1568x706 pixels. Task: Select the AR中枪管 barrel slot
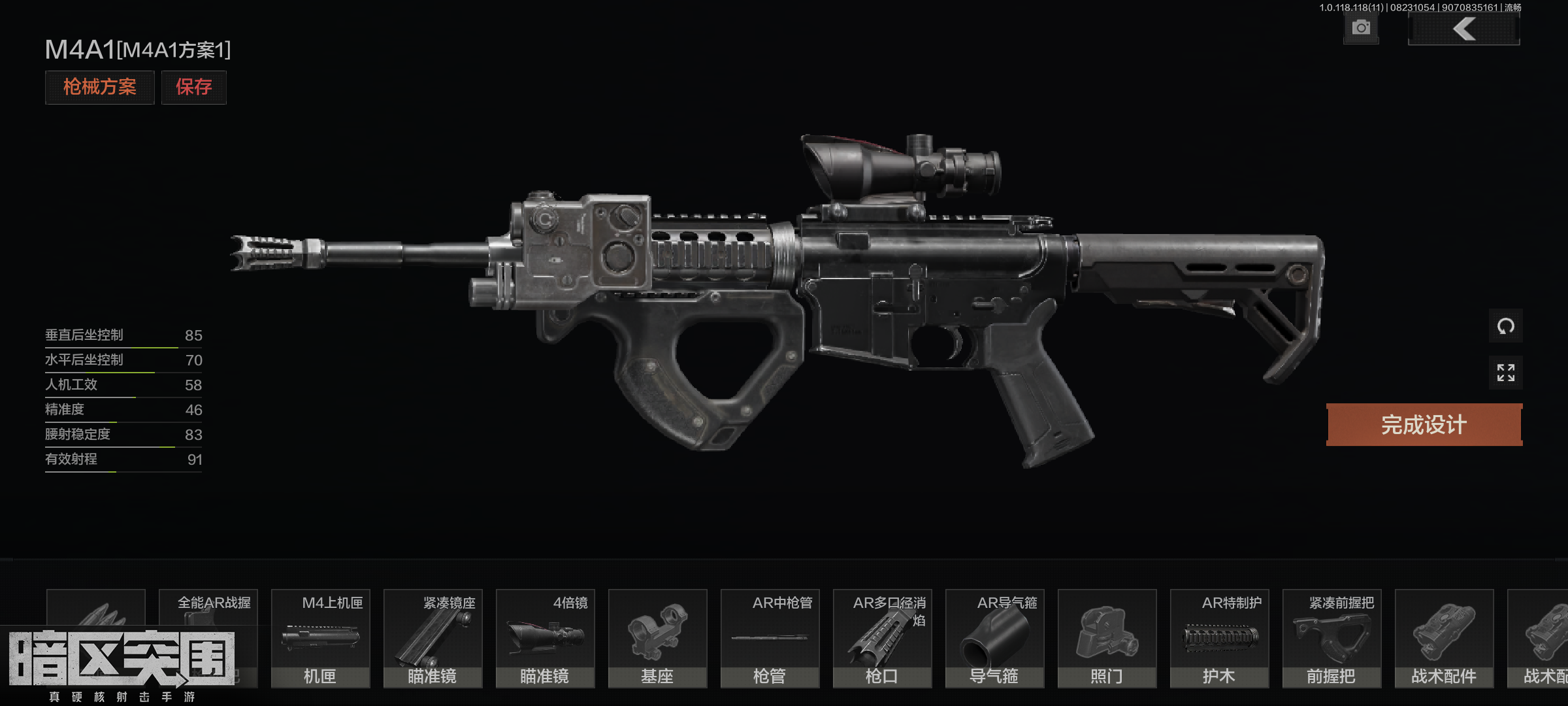pyautogui.click(x=770, y=638)
